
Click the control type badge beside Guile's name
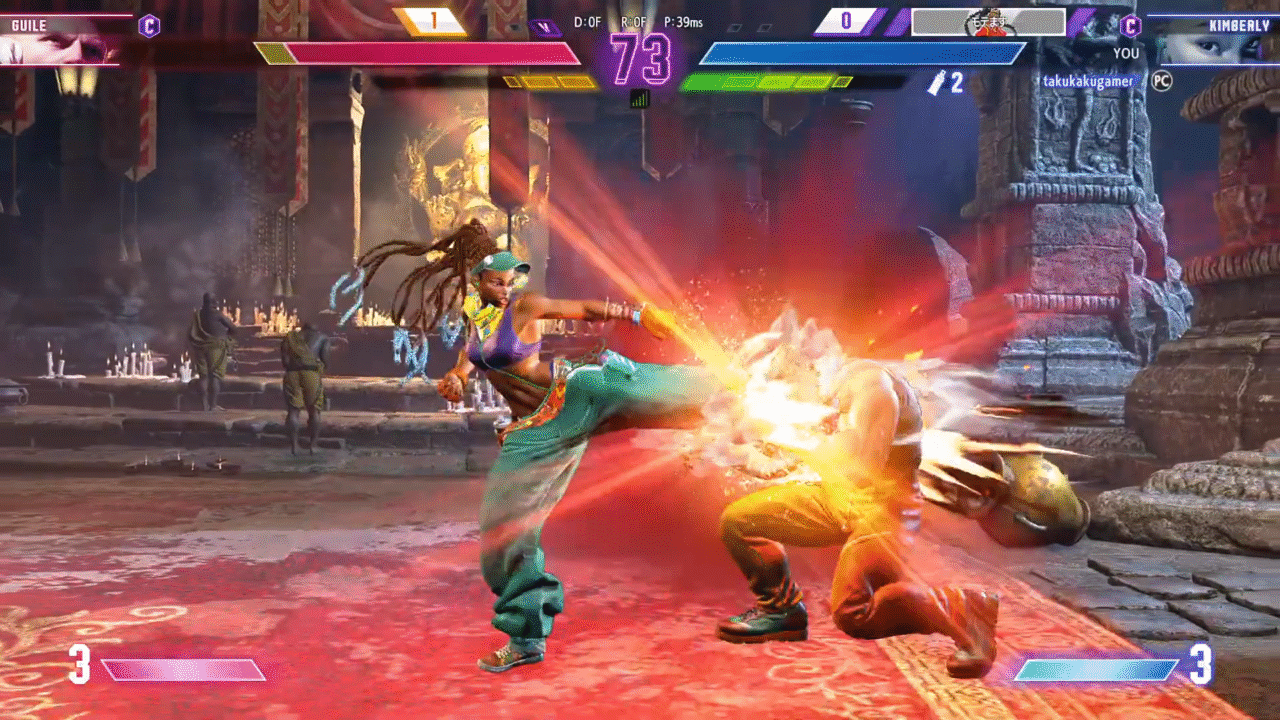pyautogui.click(x=149, y=26)
